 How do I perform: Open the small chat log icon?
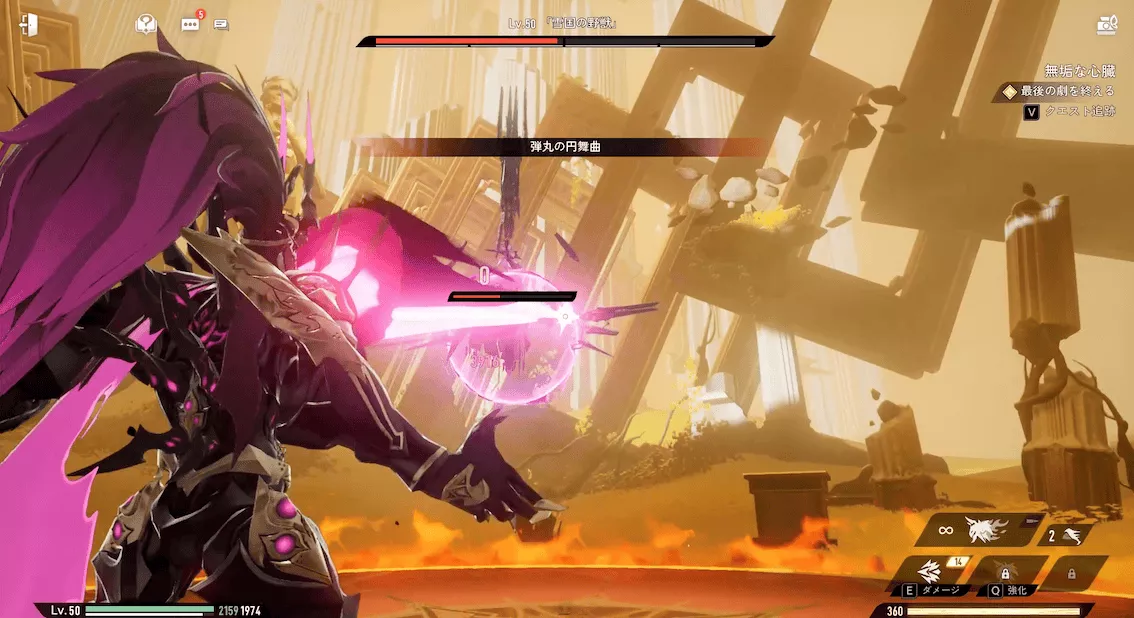tap(221, 25)
